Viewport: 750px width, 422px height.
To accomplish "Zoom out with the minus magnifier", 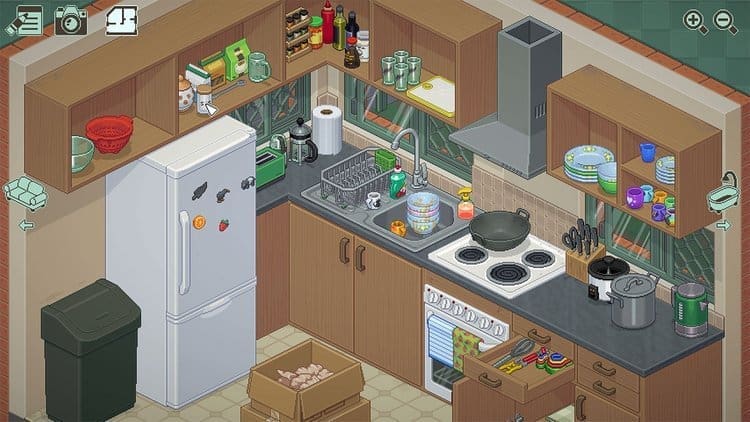I will (723, 20).
